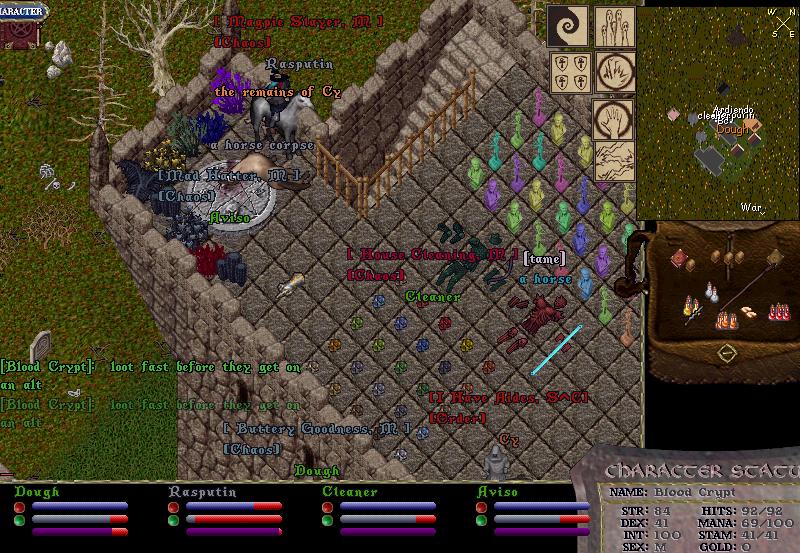Cast the four ankh shields spell
800x553 pixels.
tap(568, 71)
